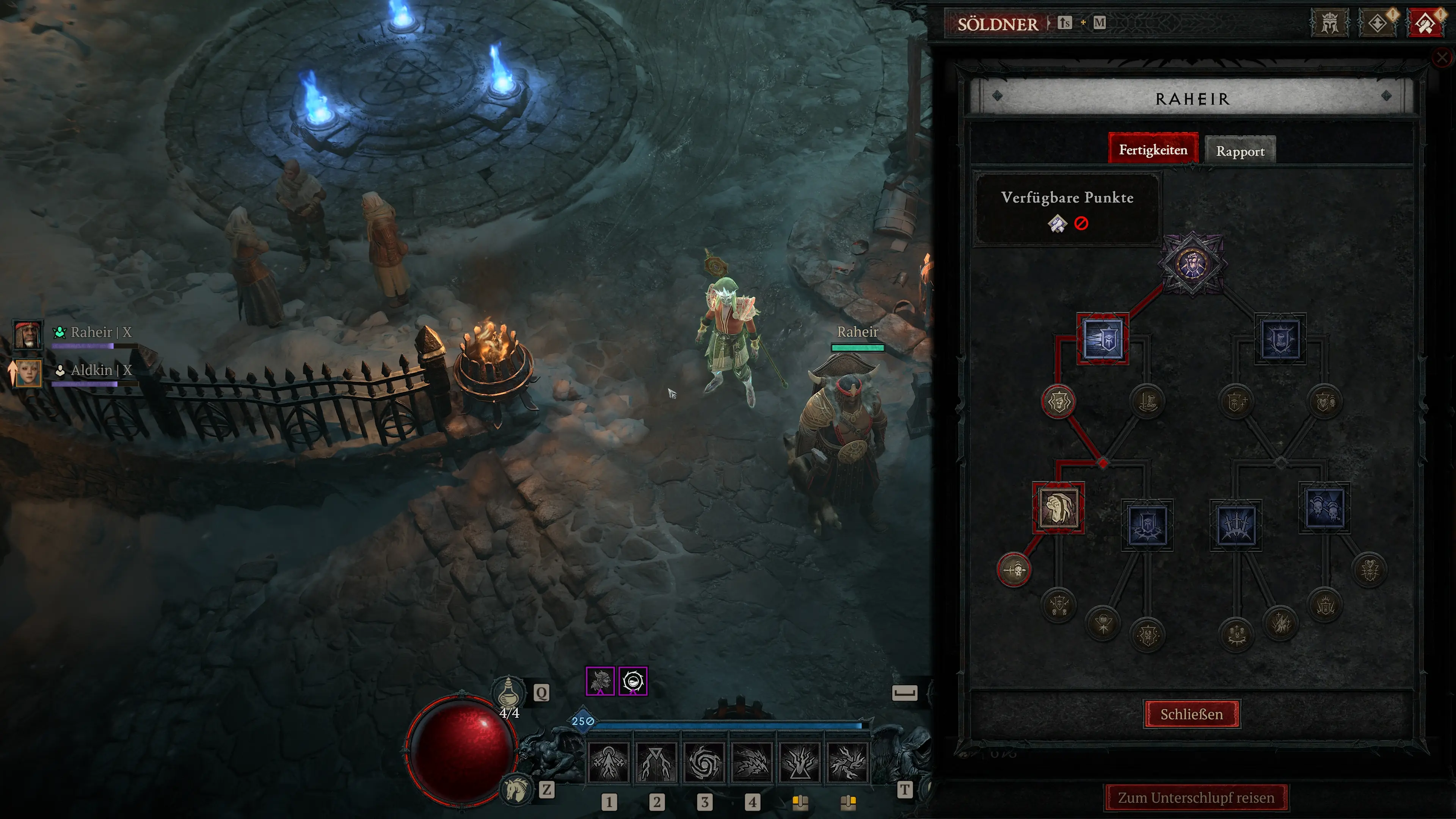Close the Söldner panel with the X
Image resolution: width=1456 pixels, height=819 pixels.
[1442, 57]
